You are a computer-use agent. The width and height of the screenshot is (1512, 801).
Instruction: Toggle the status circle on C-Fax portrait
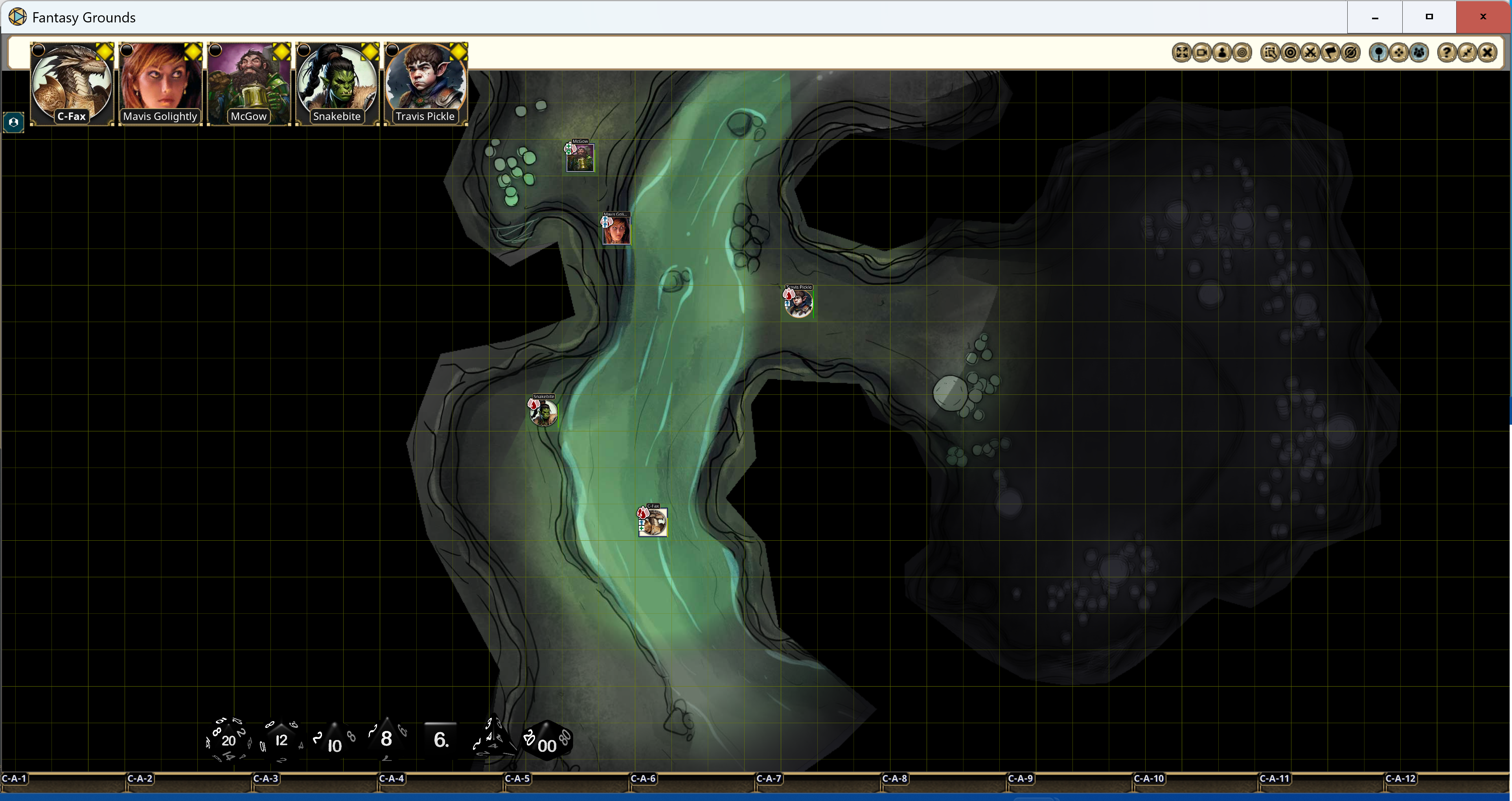click(38, 50)
